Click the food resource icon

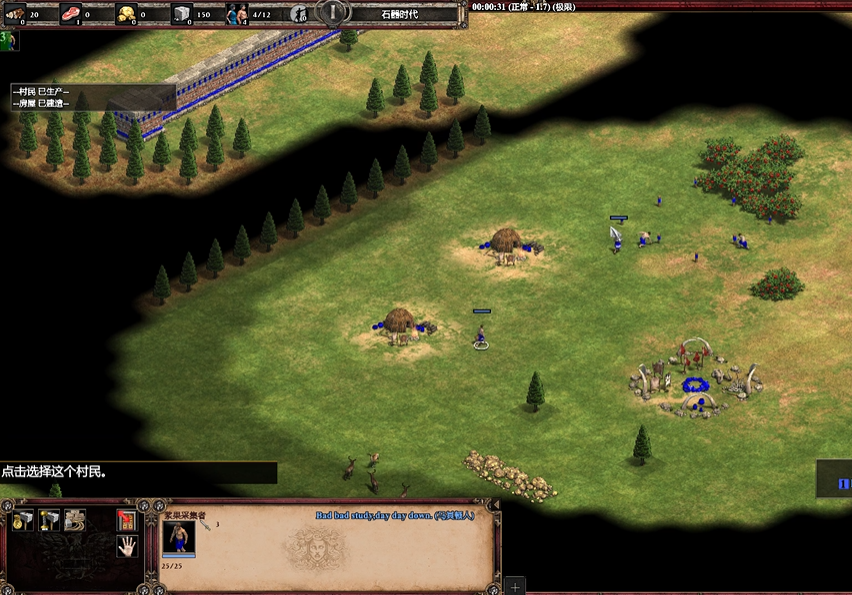click(x=72, y=14)
